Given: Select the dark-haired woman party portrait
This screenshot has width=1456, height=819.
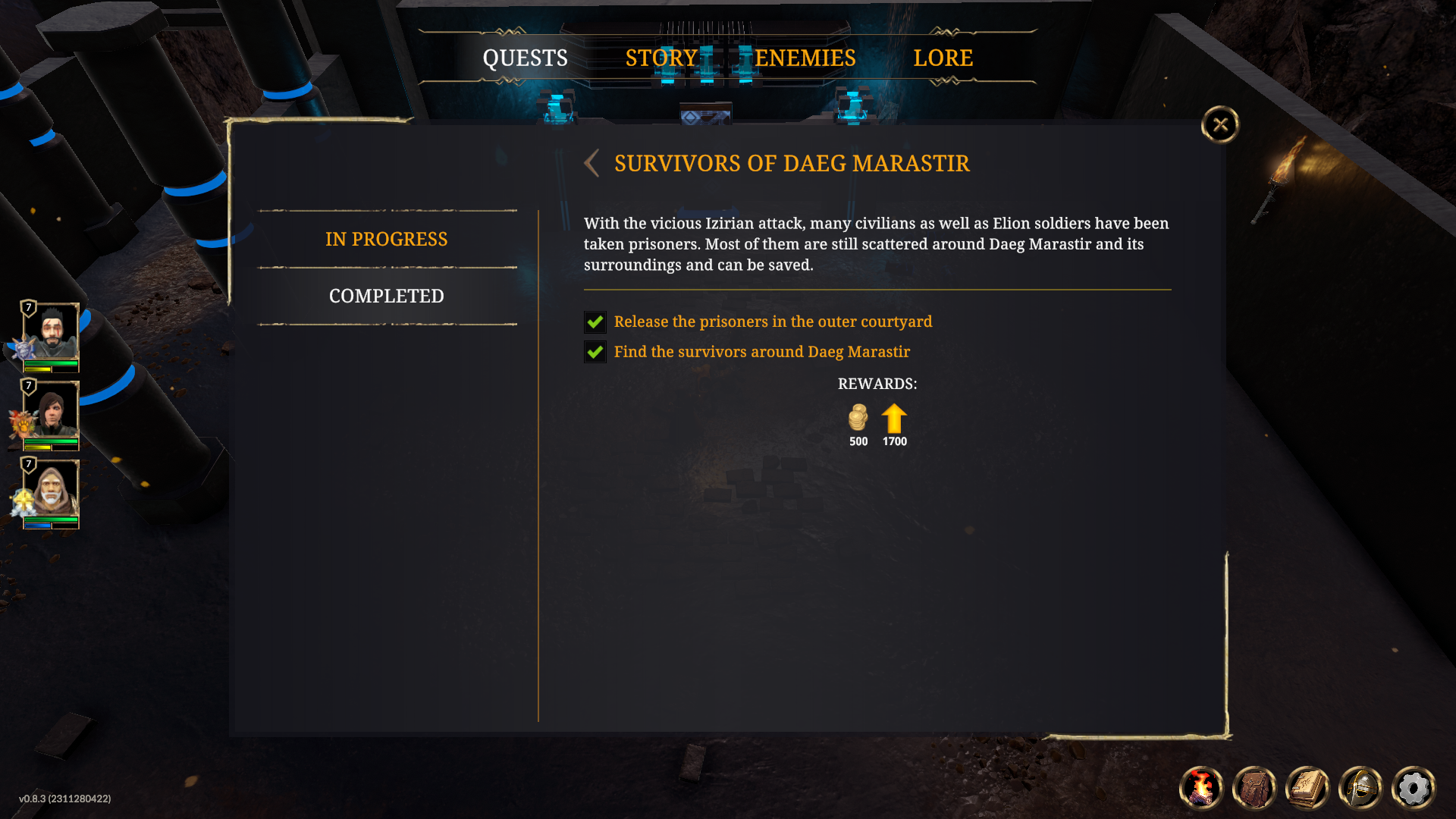Looking at the screenshot, I should coord(51,410).
